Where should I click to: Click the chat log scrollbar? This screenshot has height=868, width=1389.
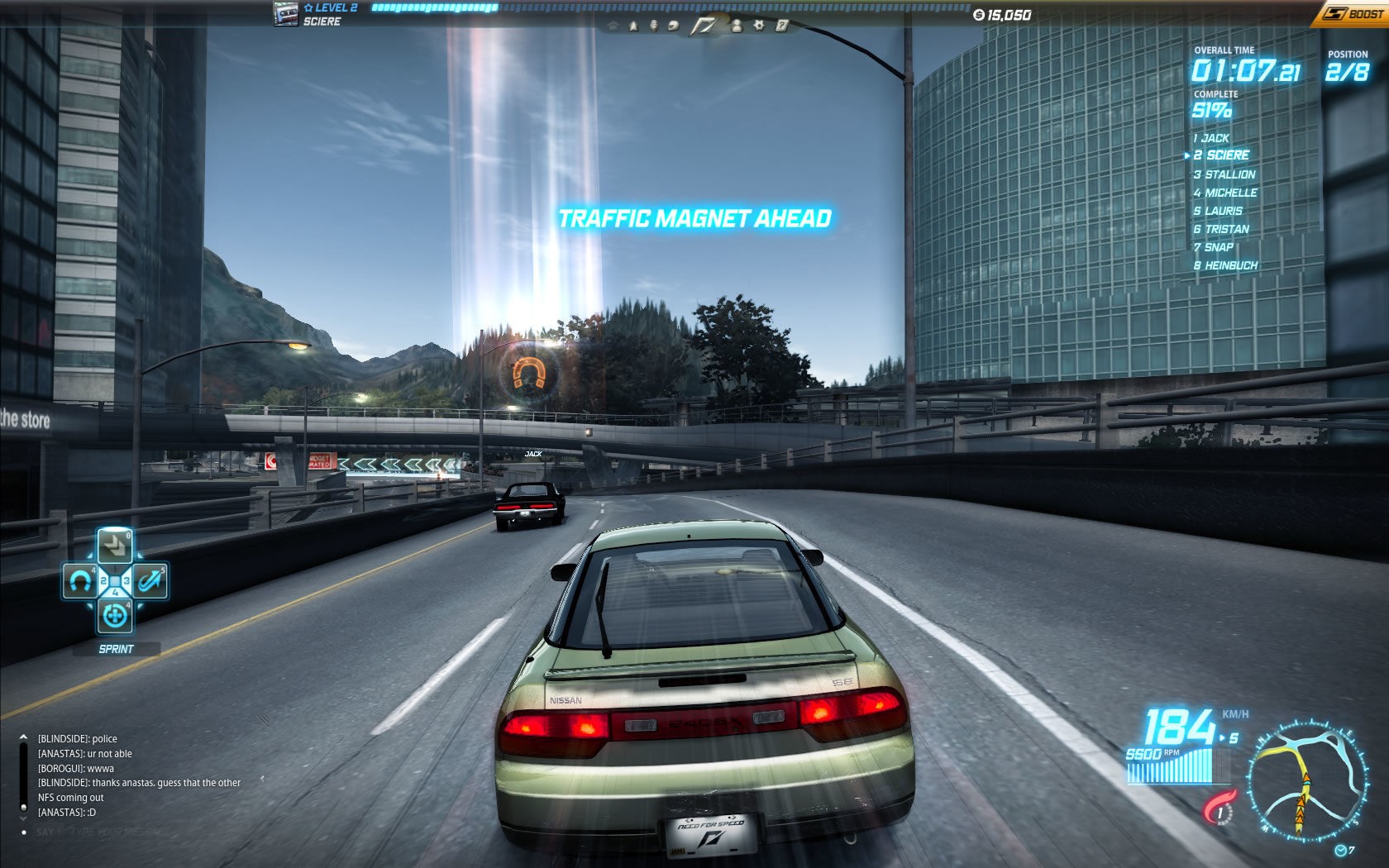coord(23,775)
